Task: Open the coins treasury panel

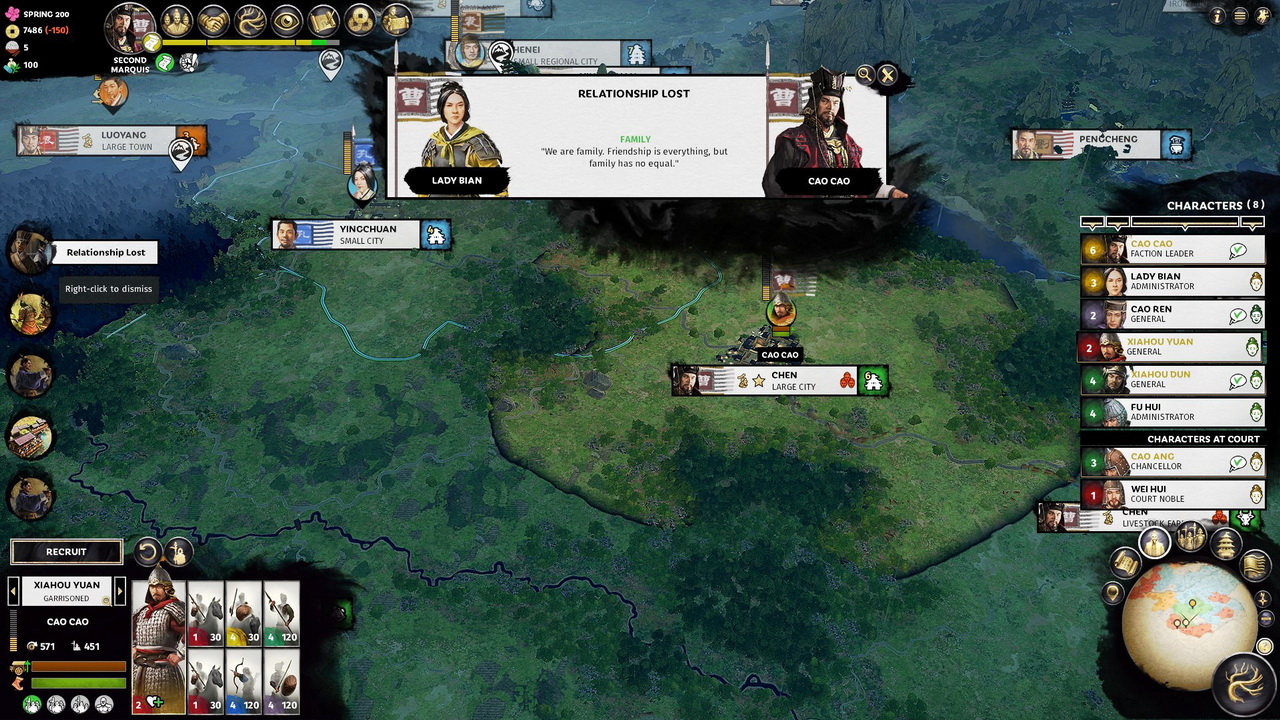Action: (360, 21)
